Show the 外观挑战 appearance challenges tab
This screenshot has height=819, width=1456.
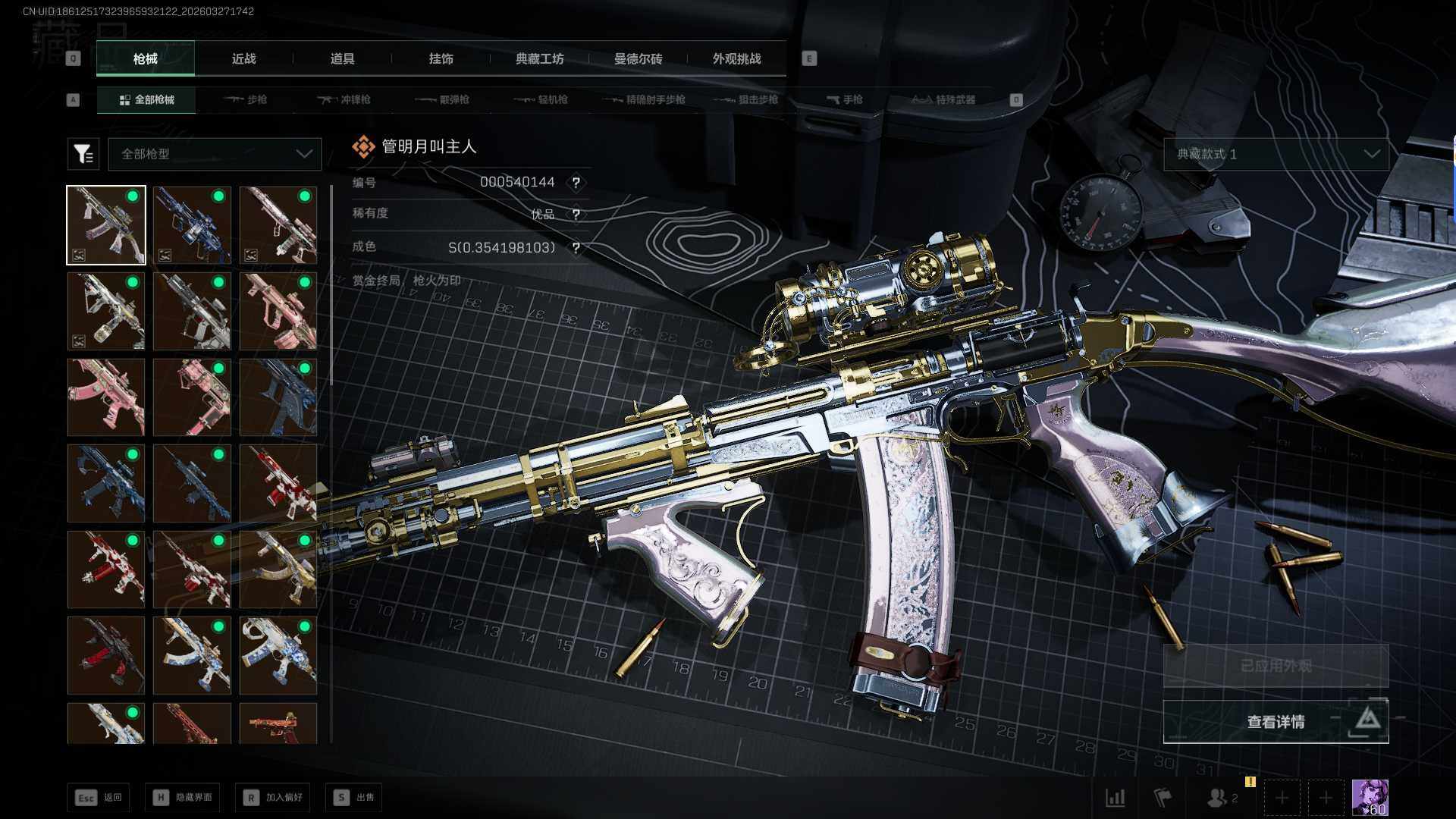pos(736,58)
